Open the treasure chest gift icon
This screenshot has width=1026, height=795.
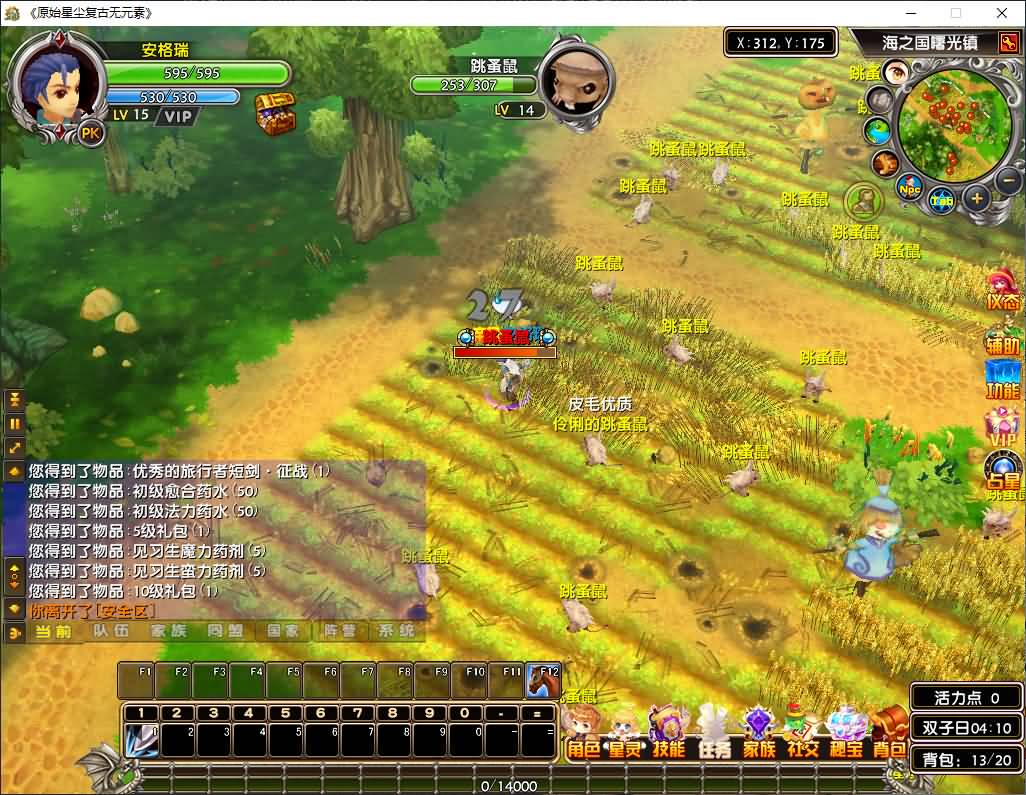click(275, 114)
